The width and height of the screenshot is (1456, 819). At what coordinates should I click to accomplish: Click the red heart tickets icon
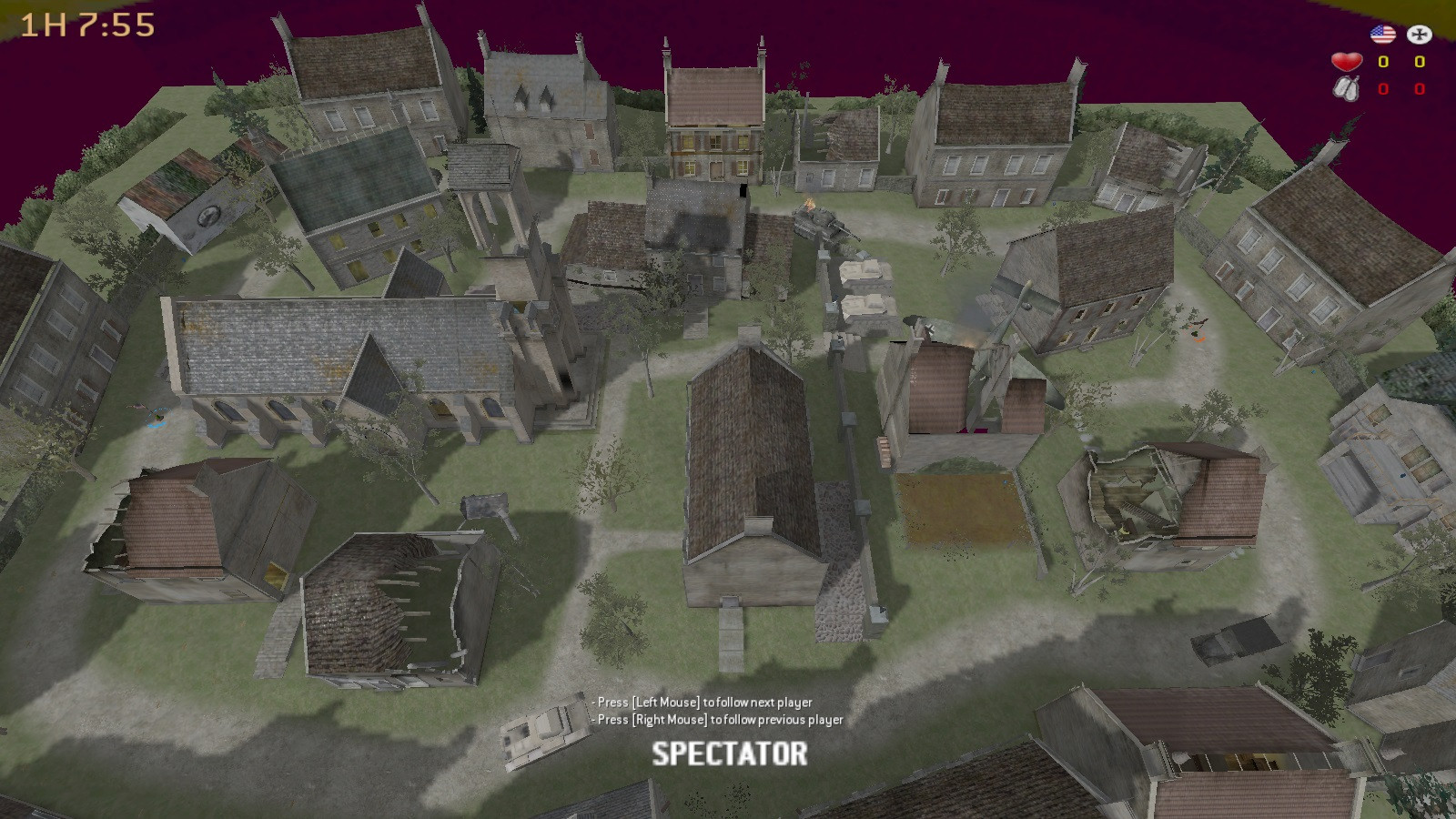coord(1347,62)
